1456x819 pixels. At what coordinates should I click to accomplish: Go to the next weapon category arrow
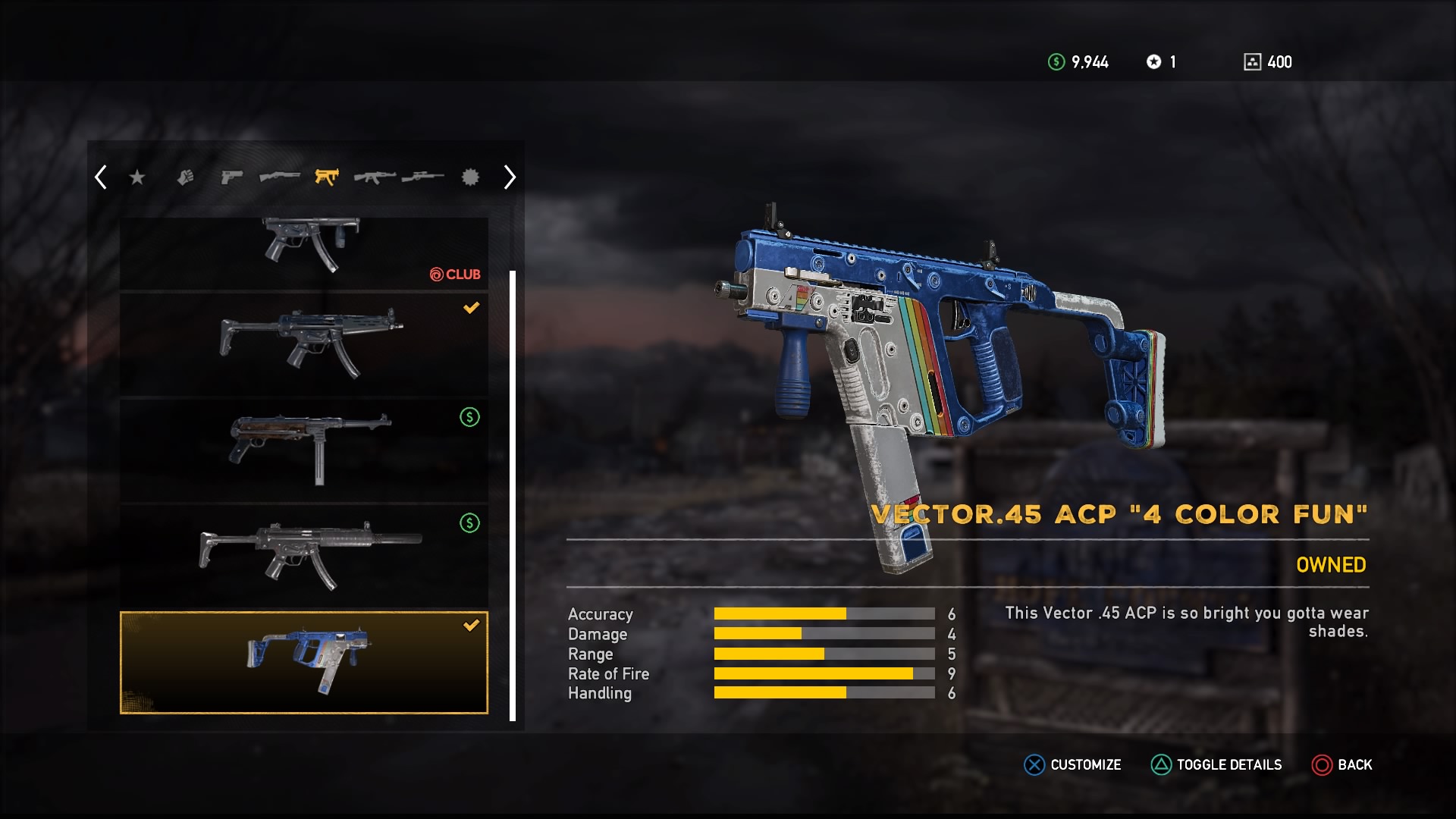(510, 177)
